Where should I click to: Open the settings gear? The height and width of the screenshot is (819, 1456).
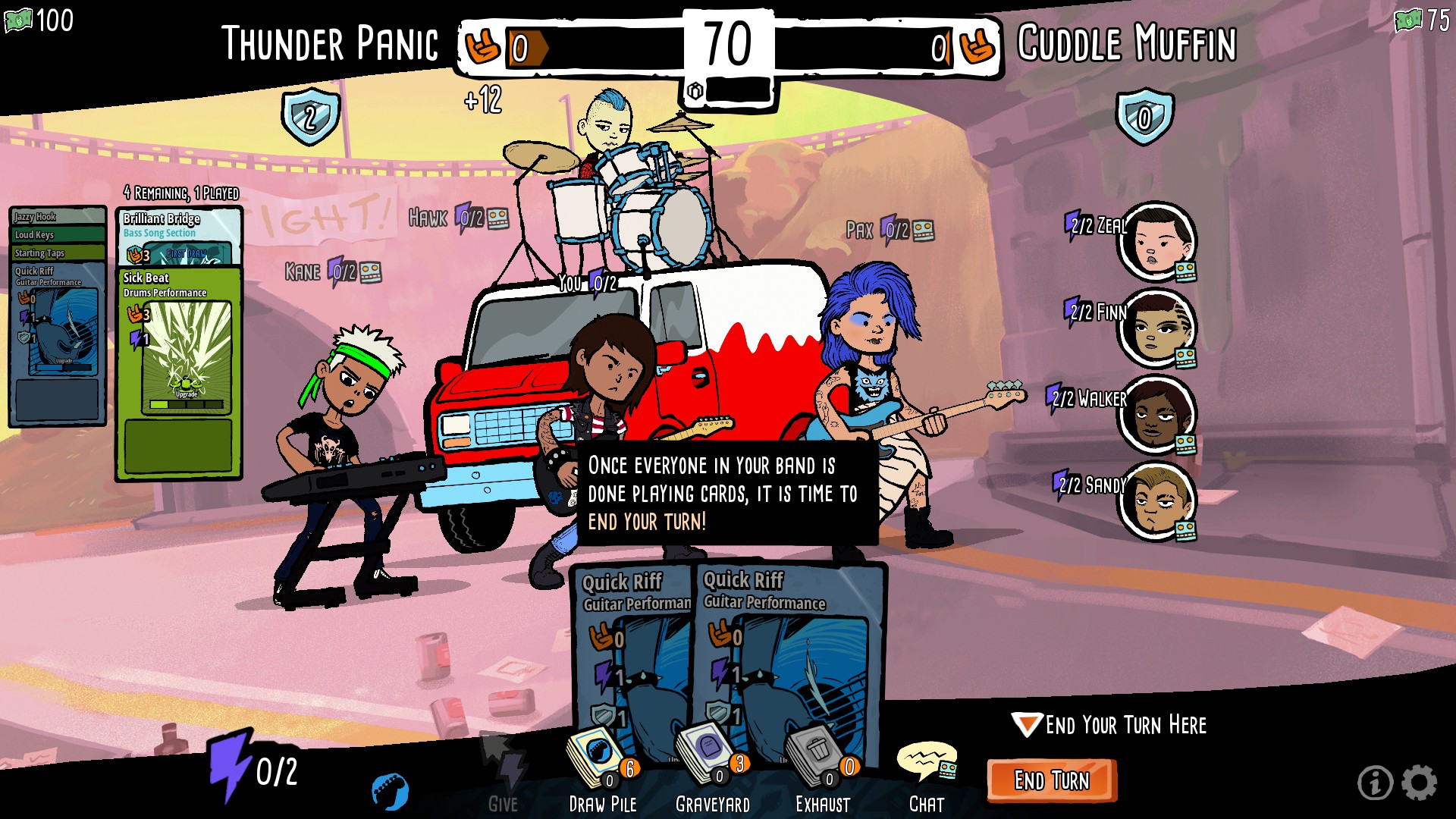pyautogui.click(x=1419, y=783)
